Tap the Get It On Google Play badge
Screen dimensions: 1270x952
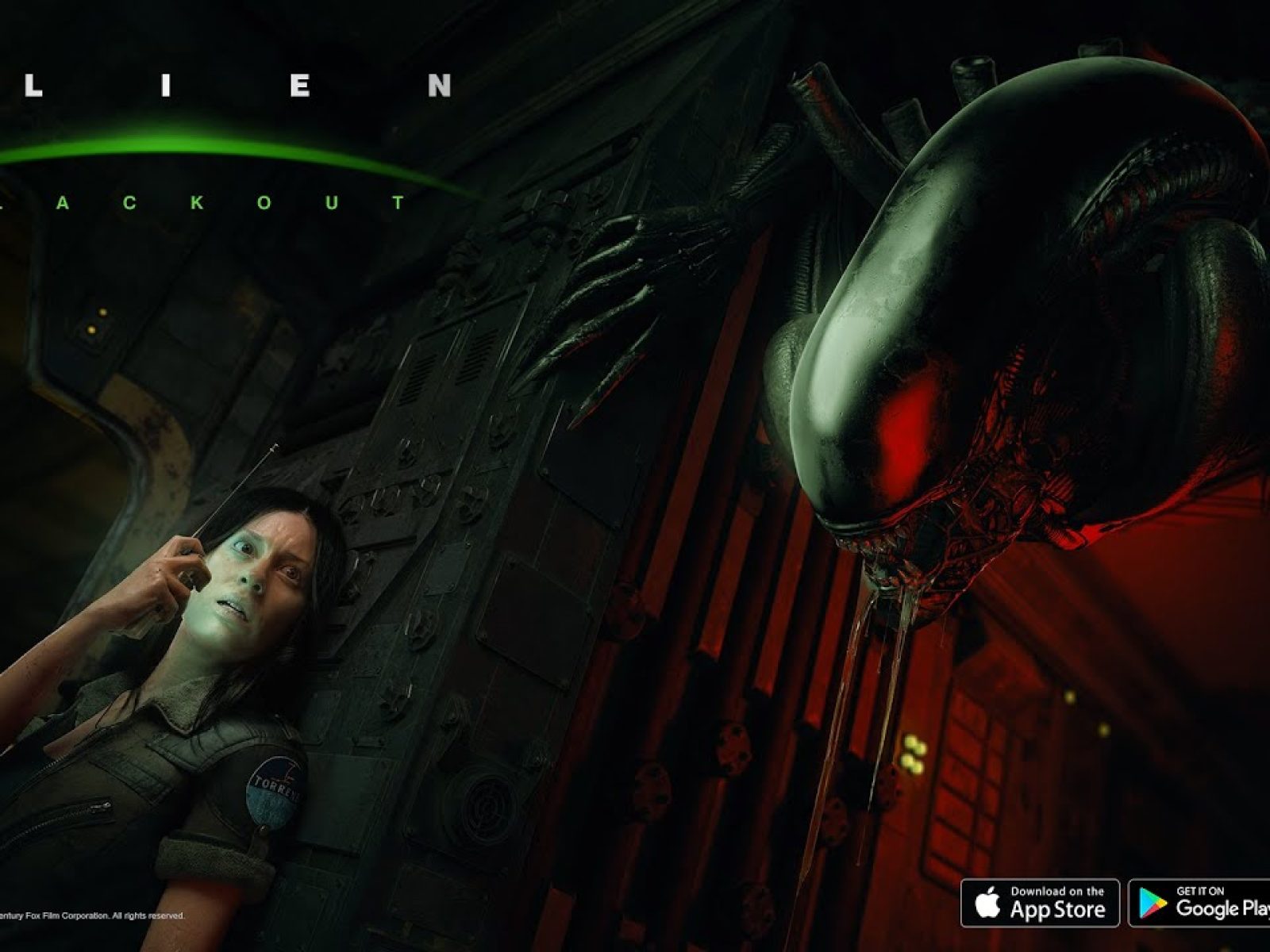click(1200, 903)
